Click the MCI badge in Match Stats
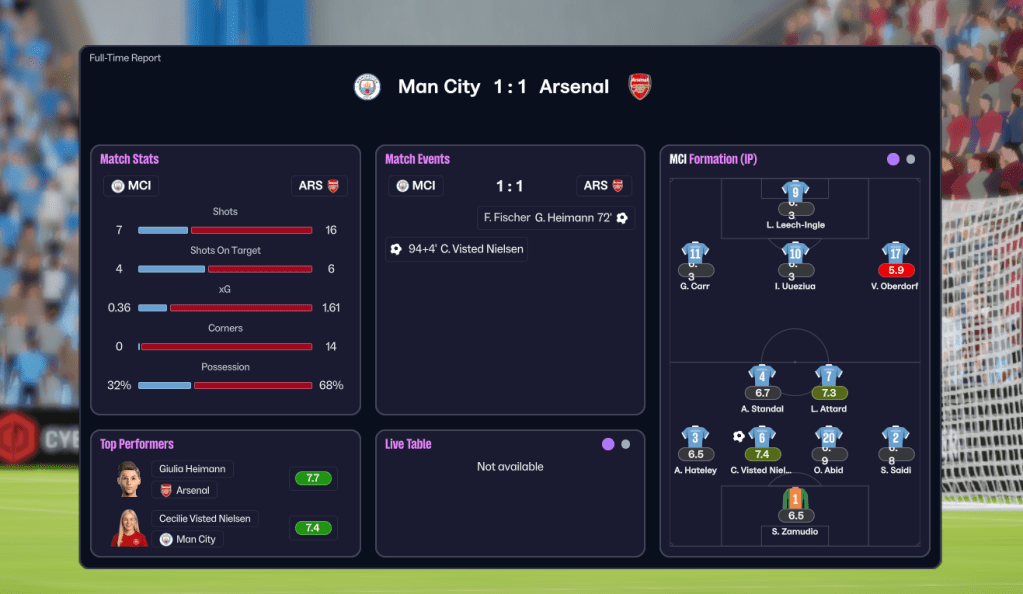 [x=132, y=186]
